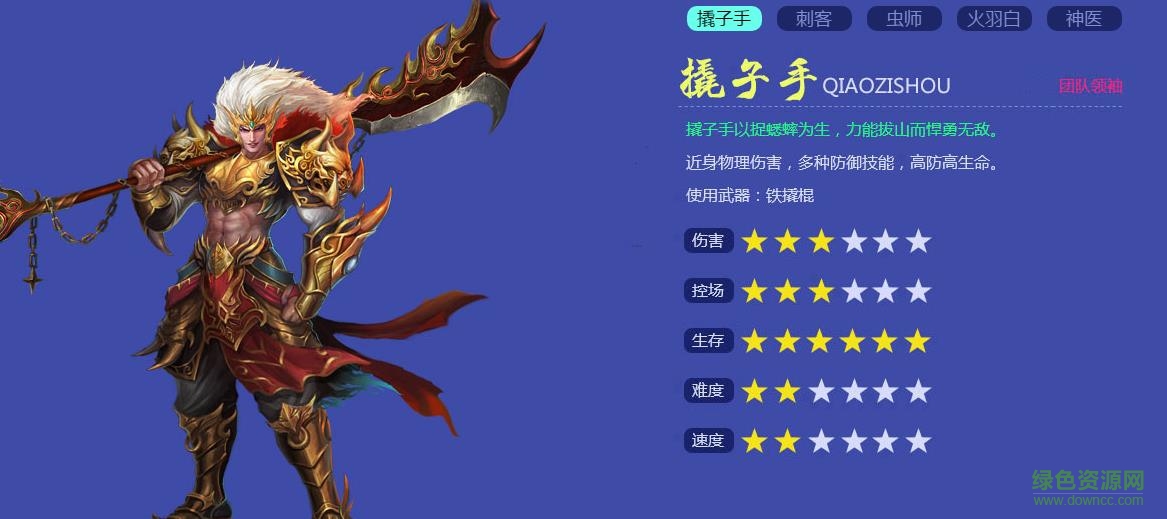Open the 火羽白 class tab
Viewport: 1167px width, 519px height.
point(994,19)
